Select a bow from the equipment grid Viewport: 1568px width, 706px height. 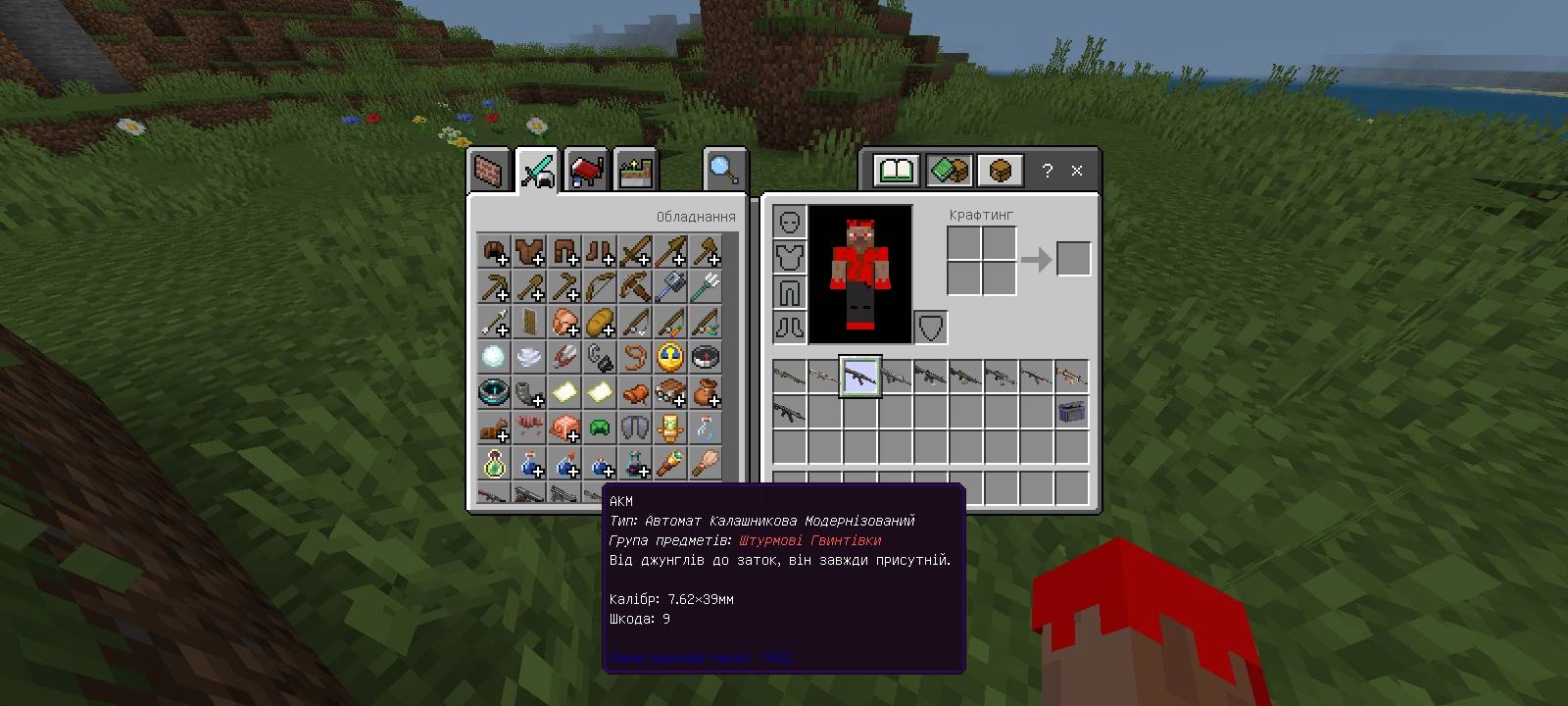pos(601,288)
